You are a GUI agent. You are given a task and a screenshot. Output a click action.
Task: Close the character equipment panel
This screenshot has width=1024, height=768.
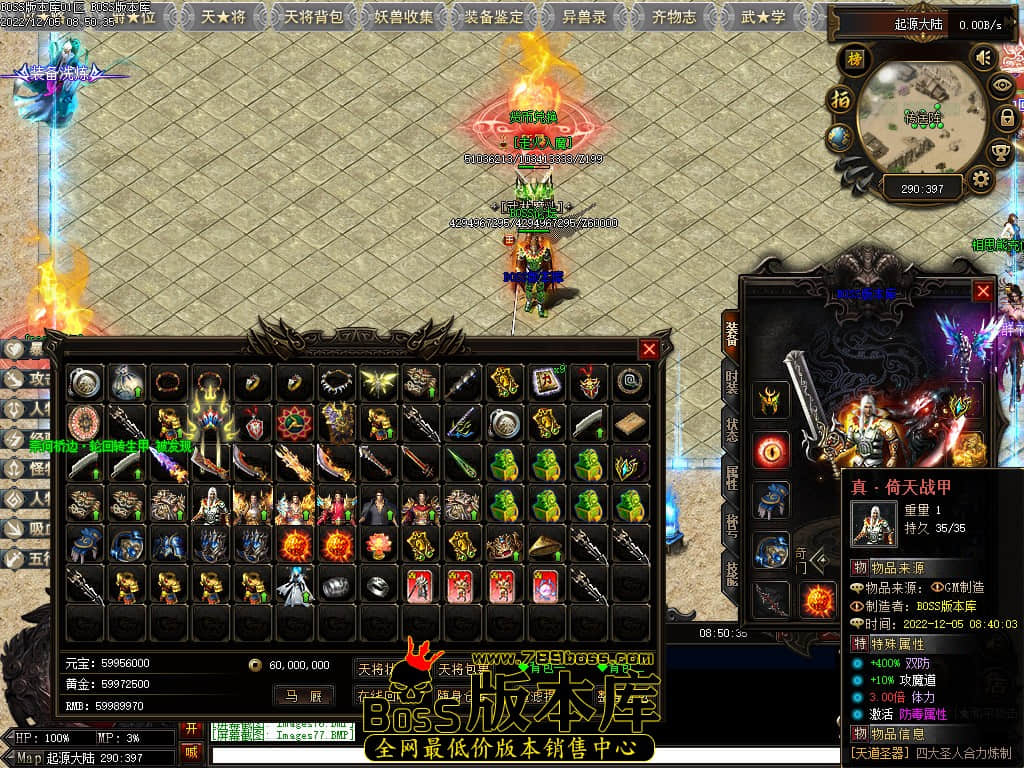point(983,291)
